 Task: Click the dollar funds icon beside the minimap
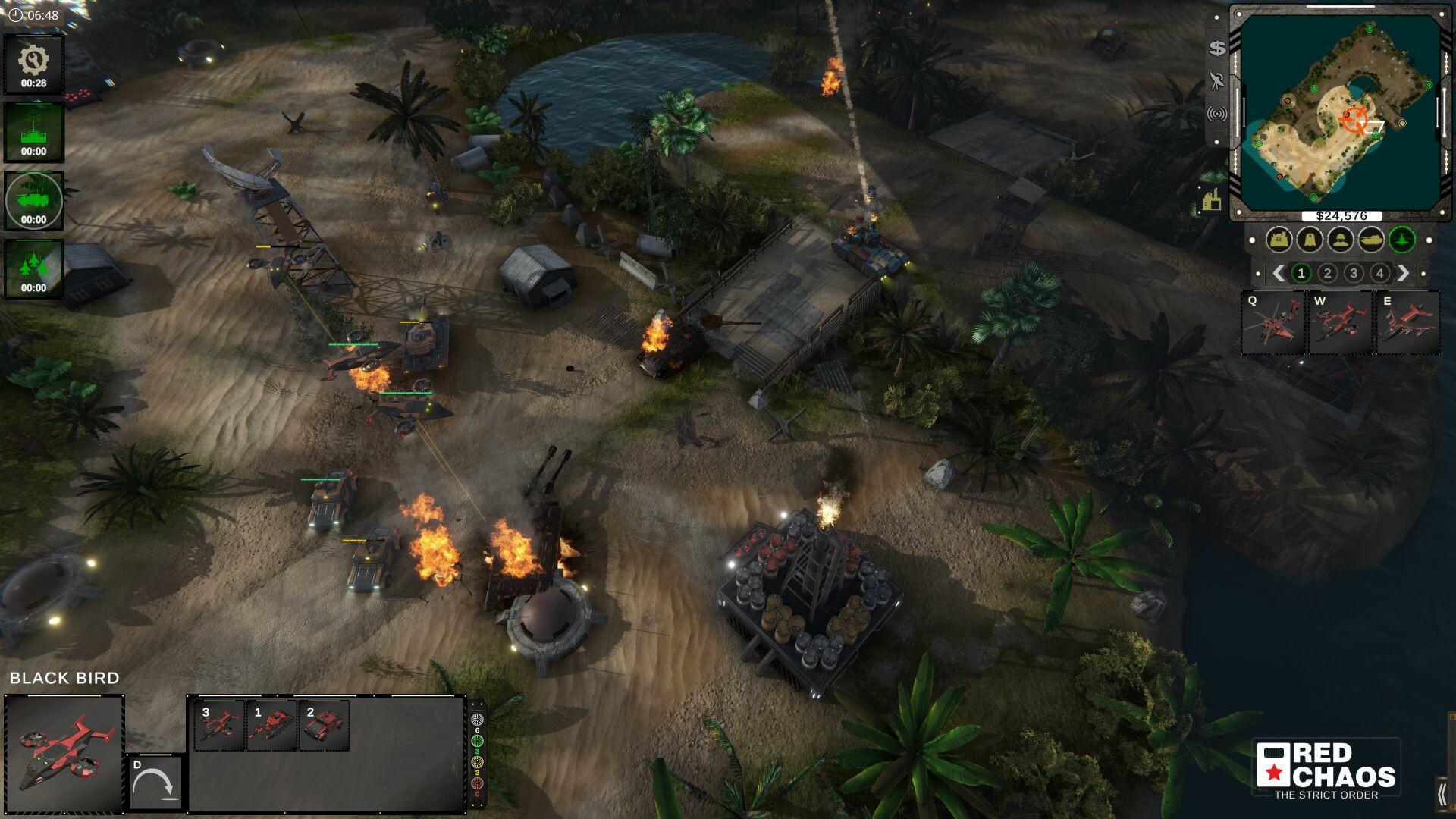[x=1216, y=49]
